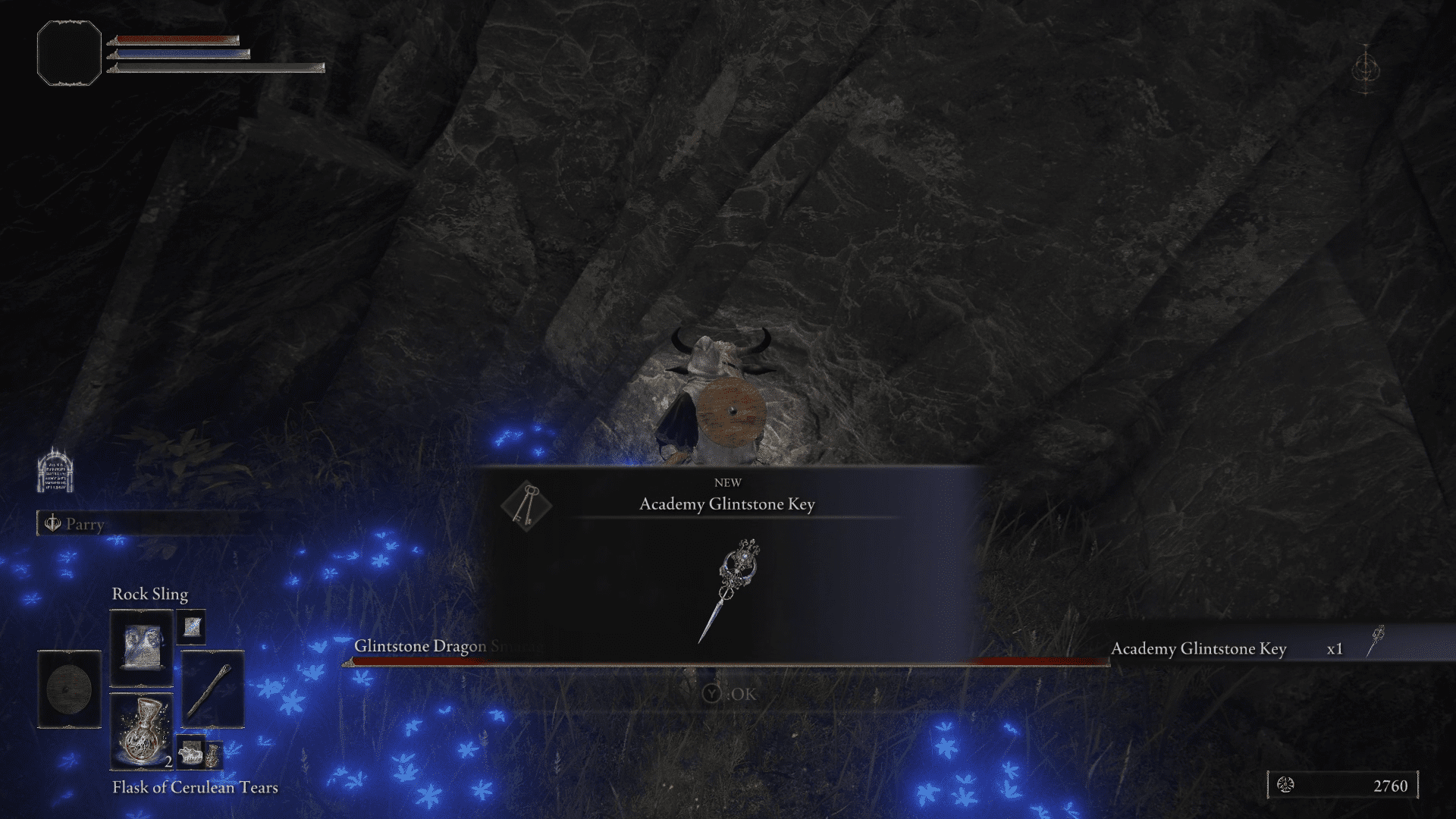Select the Rock Sling spell slot
Image resolution: width=1456 pixels, height=819 pixels.
click(x=142, y=648)
